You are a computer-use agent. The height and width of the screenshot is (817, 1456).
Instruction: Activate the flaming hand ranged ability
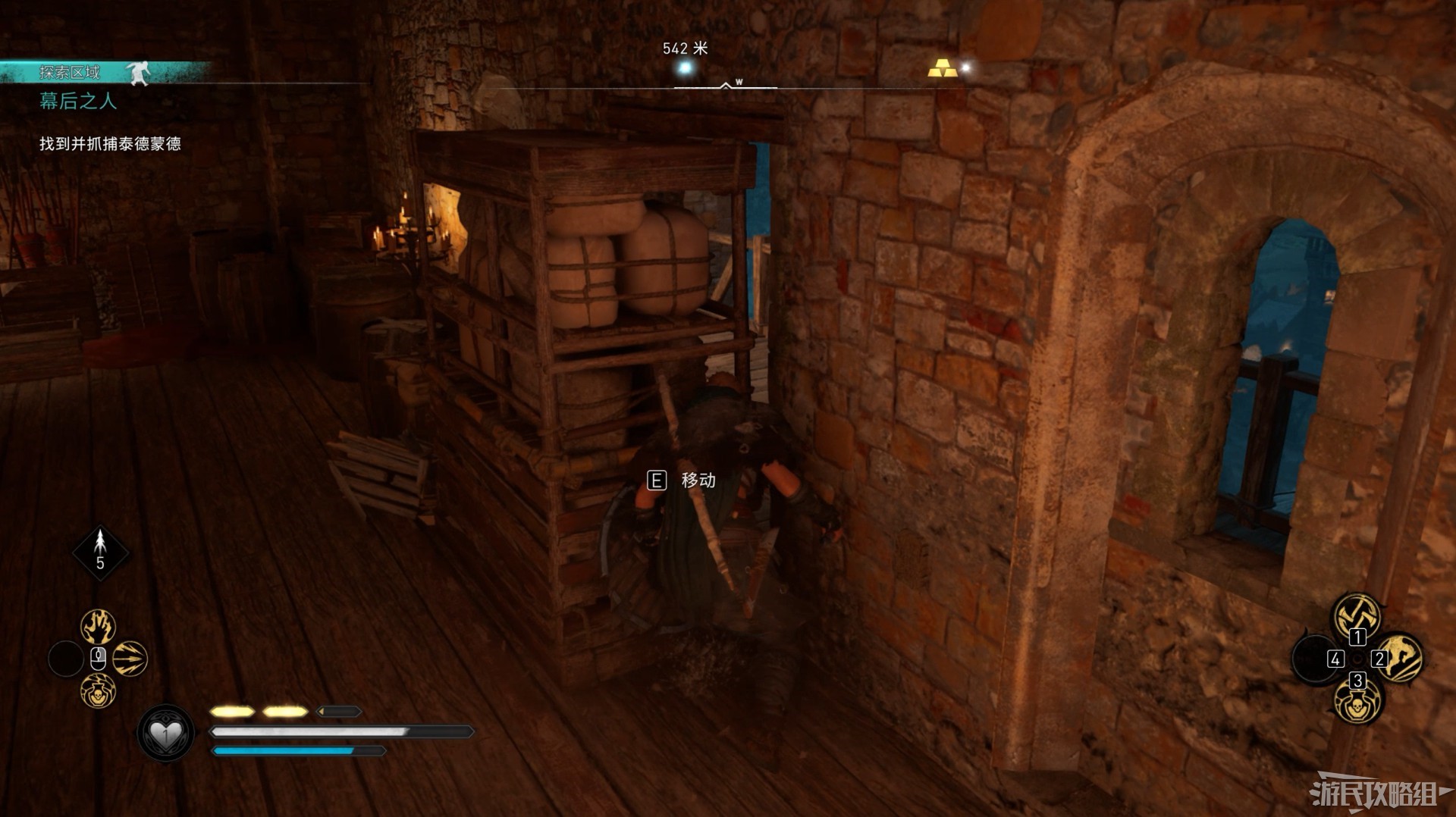tap(99, 627)
